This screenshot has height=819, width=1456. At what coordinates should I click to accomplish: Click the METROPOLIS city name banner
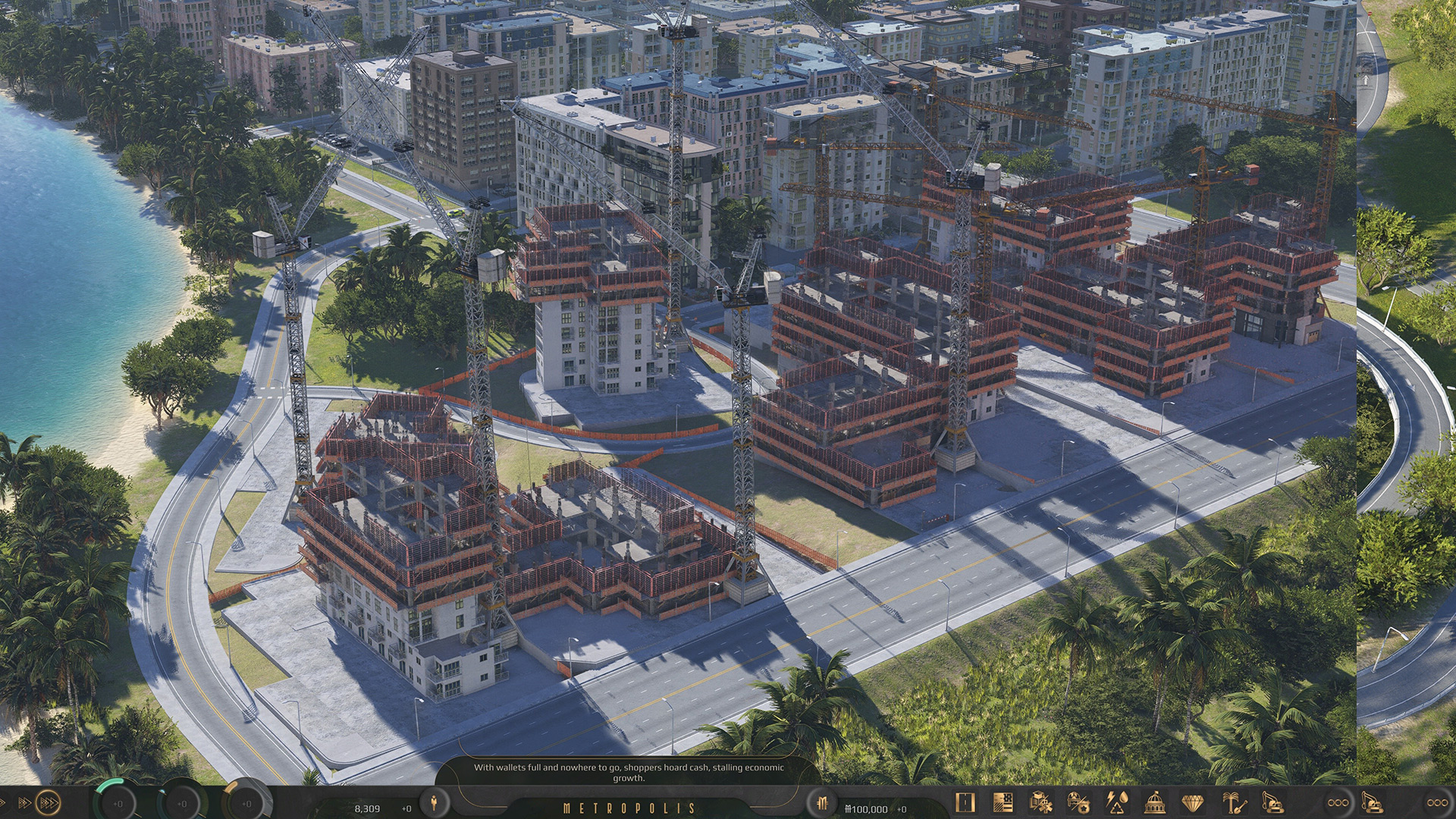click(629, 808)
